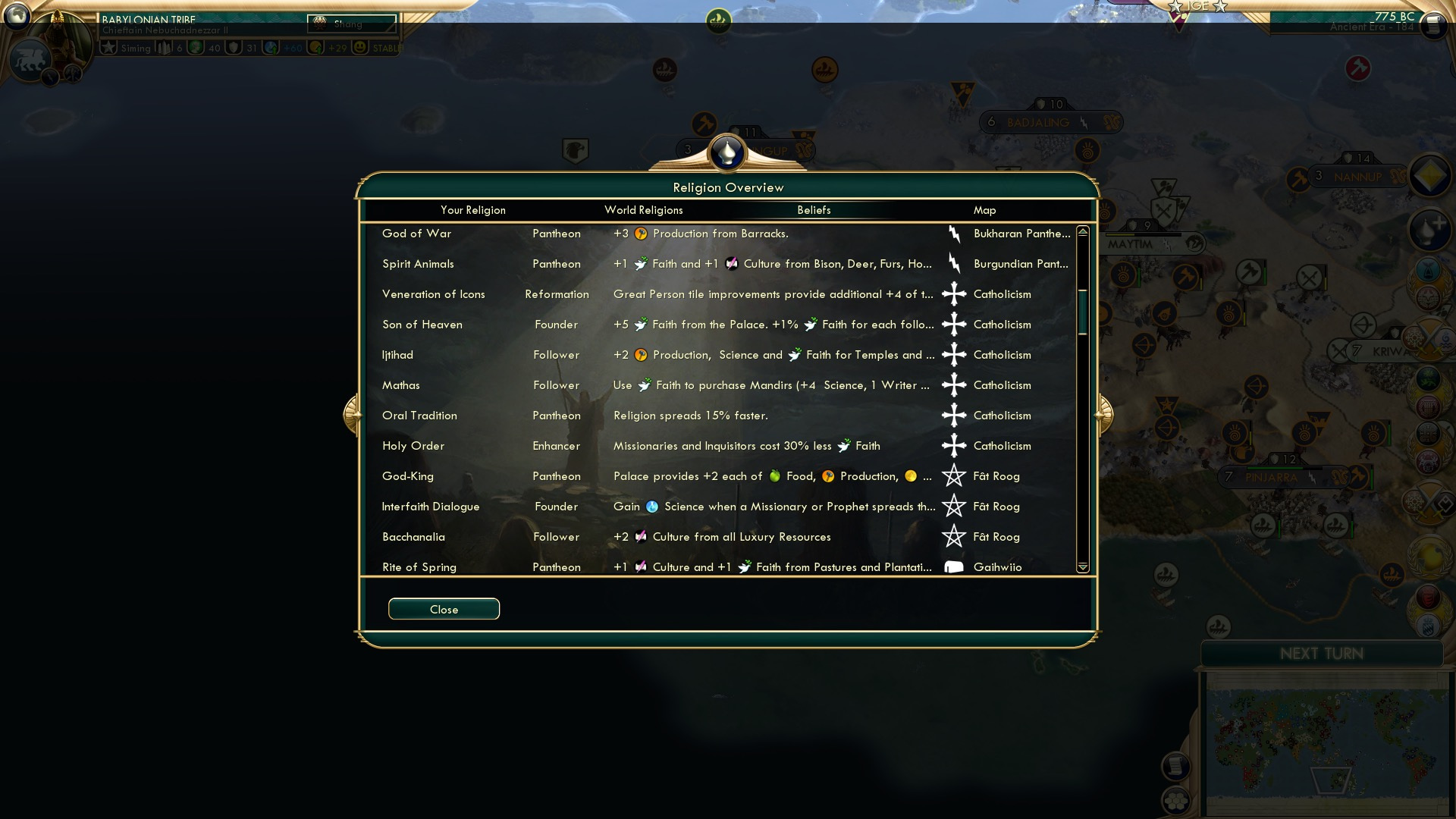Select the Your Religion tab
1456x819 pixels.
tap(473, 210)
